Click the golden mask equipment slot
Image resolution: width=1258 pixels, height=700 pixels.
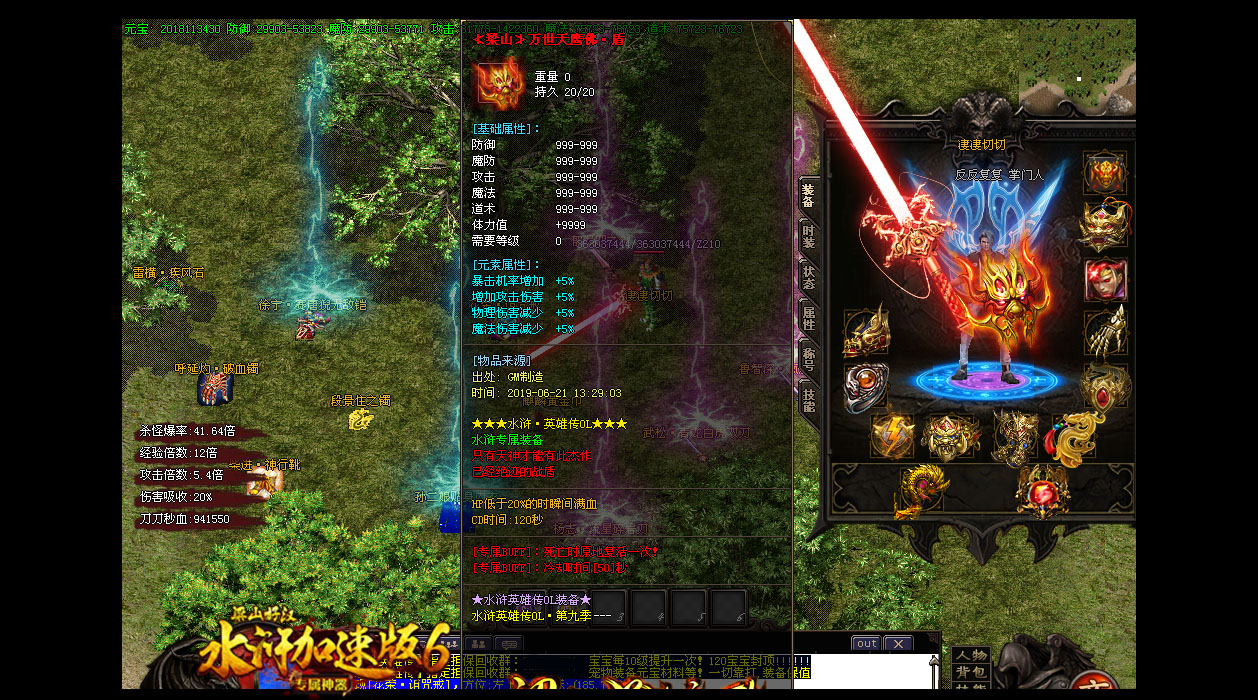pos(1105,226)
